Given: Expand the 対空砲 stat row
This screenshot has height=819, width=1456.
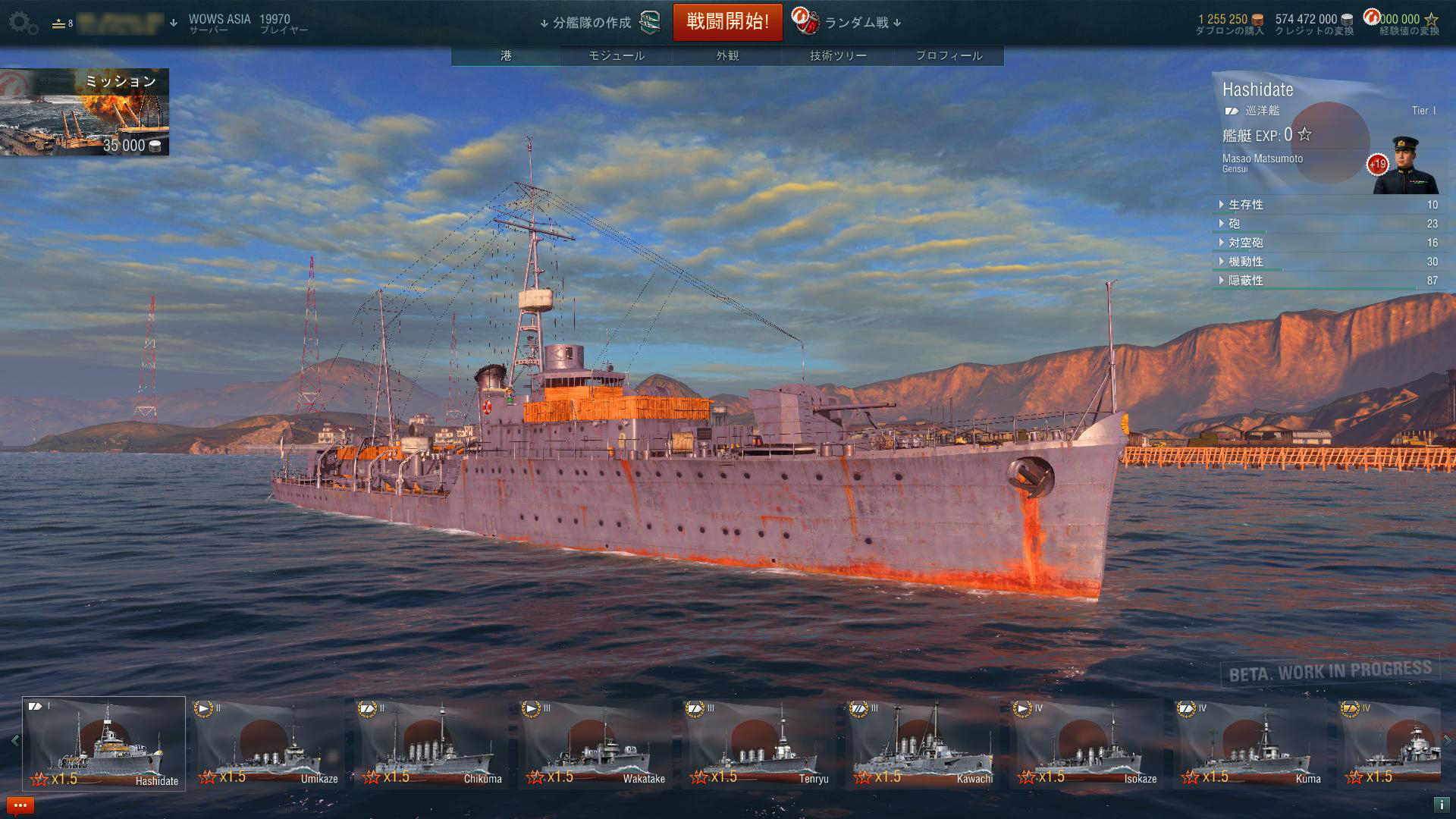Looking at the screenshot, I should (1245, 243).
